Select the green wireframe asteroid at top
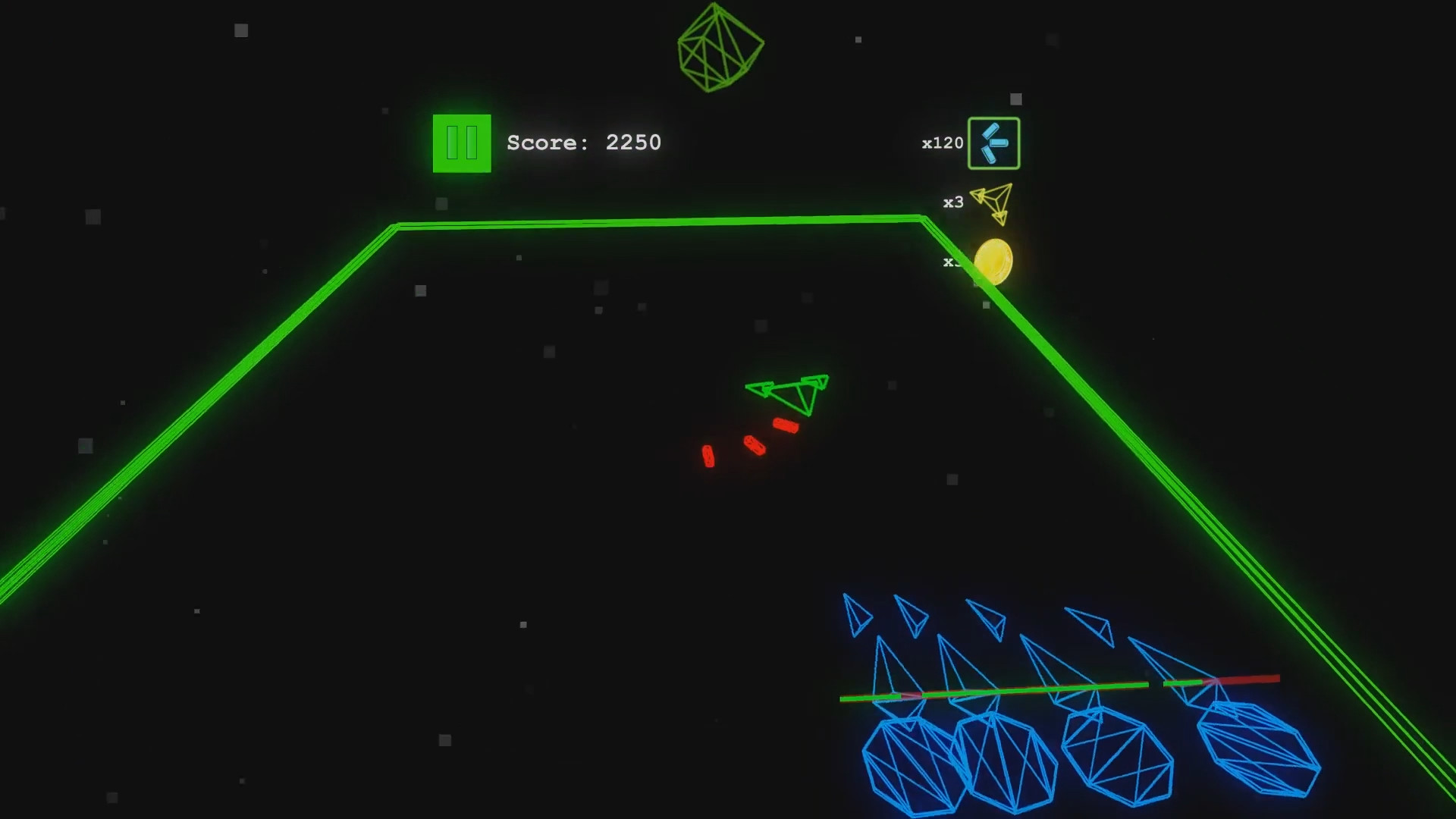Image resolution: width=1456 pixels, height=819 pixels. [720, 49]
